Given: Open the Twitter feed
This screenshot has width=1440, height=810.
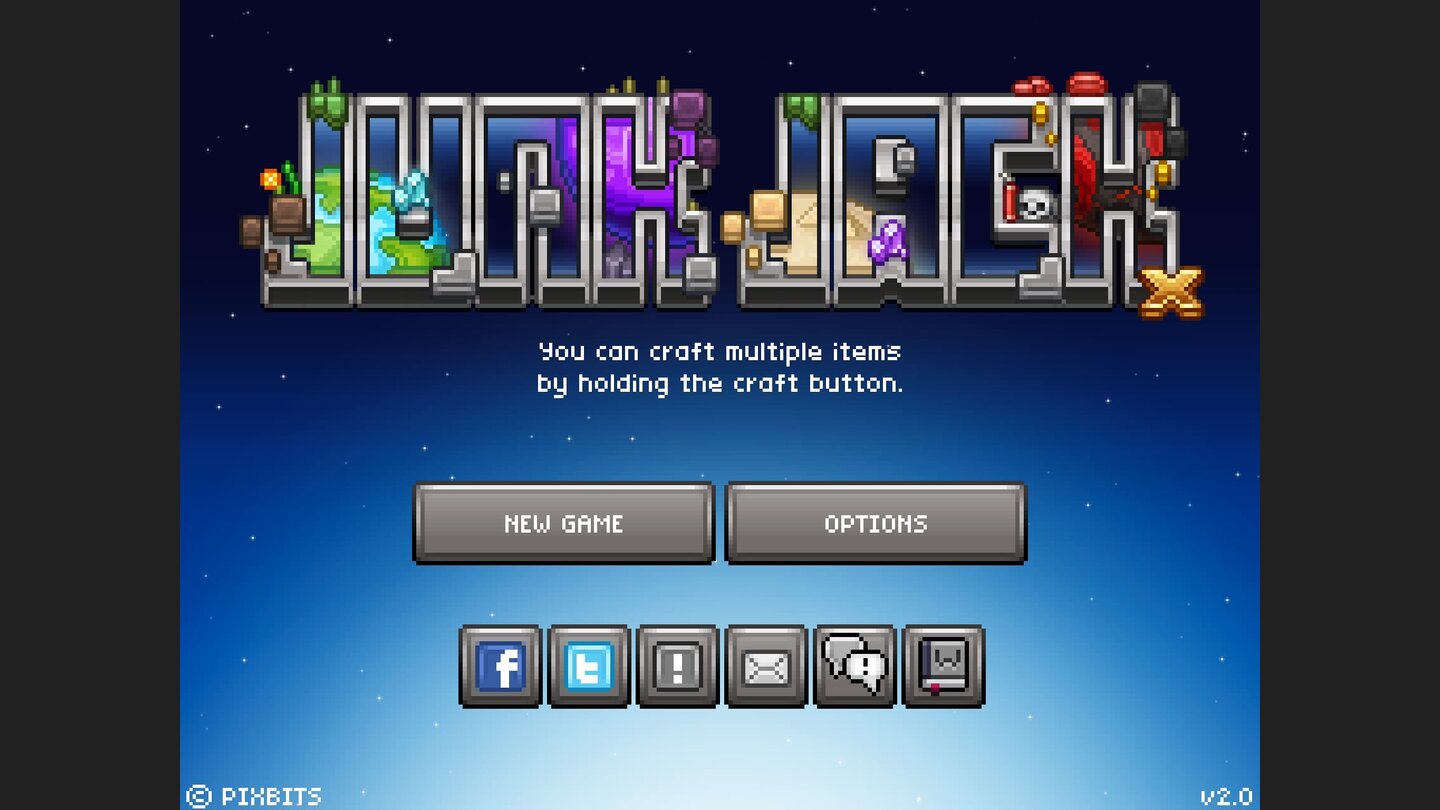Looking at the screenshot, I should pyautogui.click(x=589, y=664).
